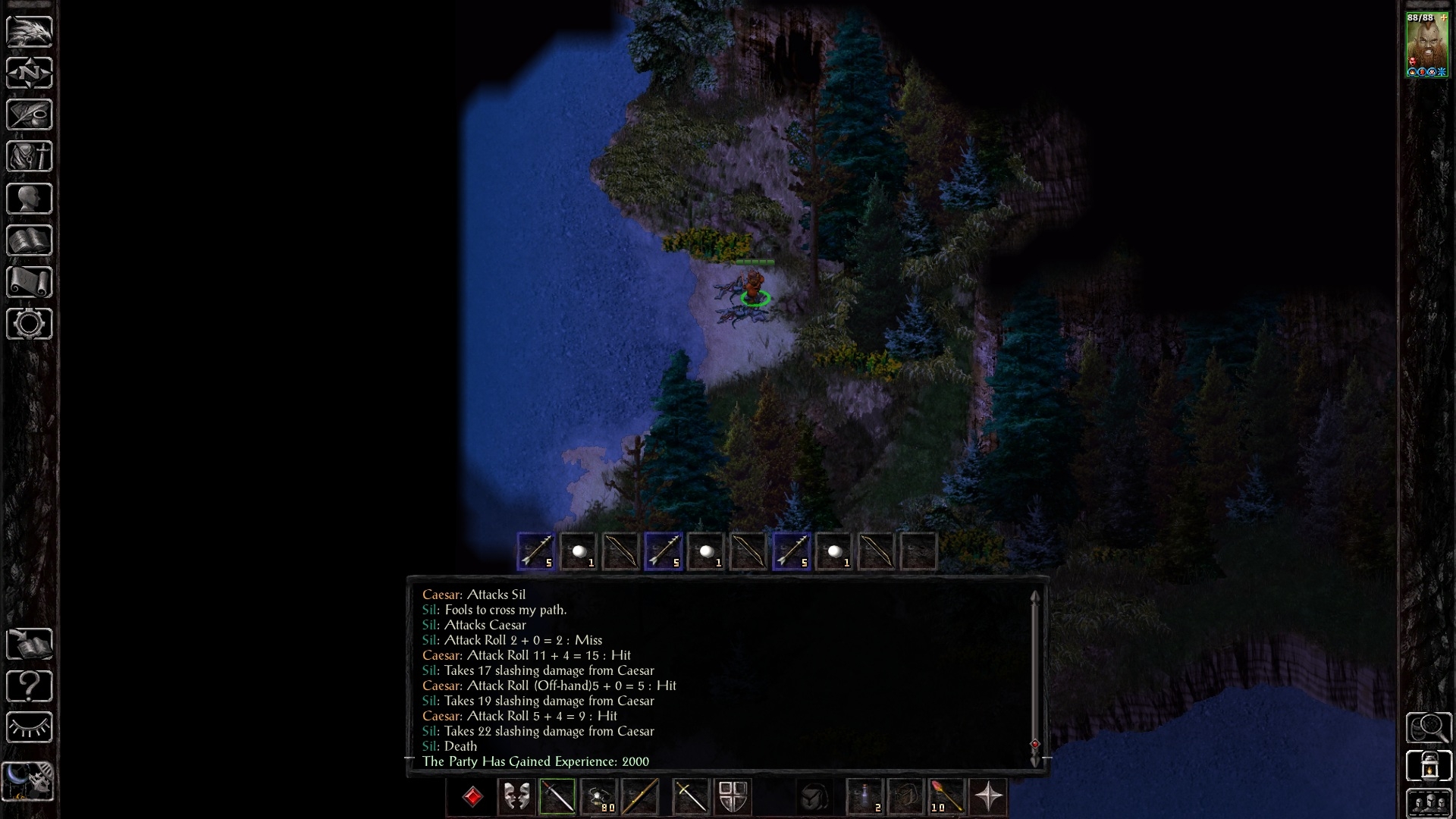Image resolution: width=1456 pixels, height=819 pixels.
Task: Click the dragon-head return to game button
Action: point(29,31)
